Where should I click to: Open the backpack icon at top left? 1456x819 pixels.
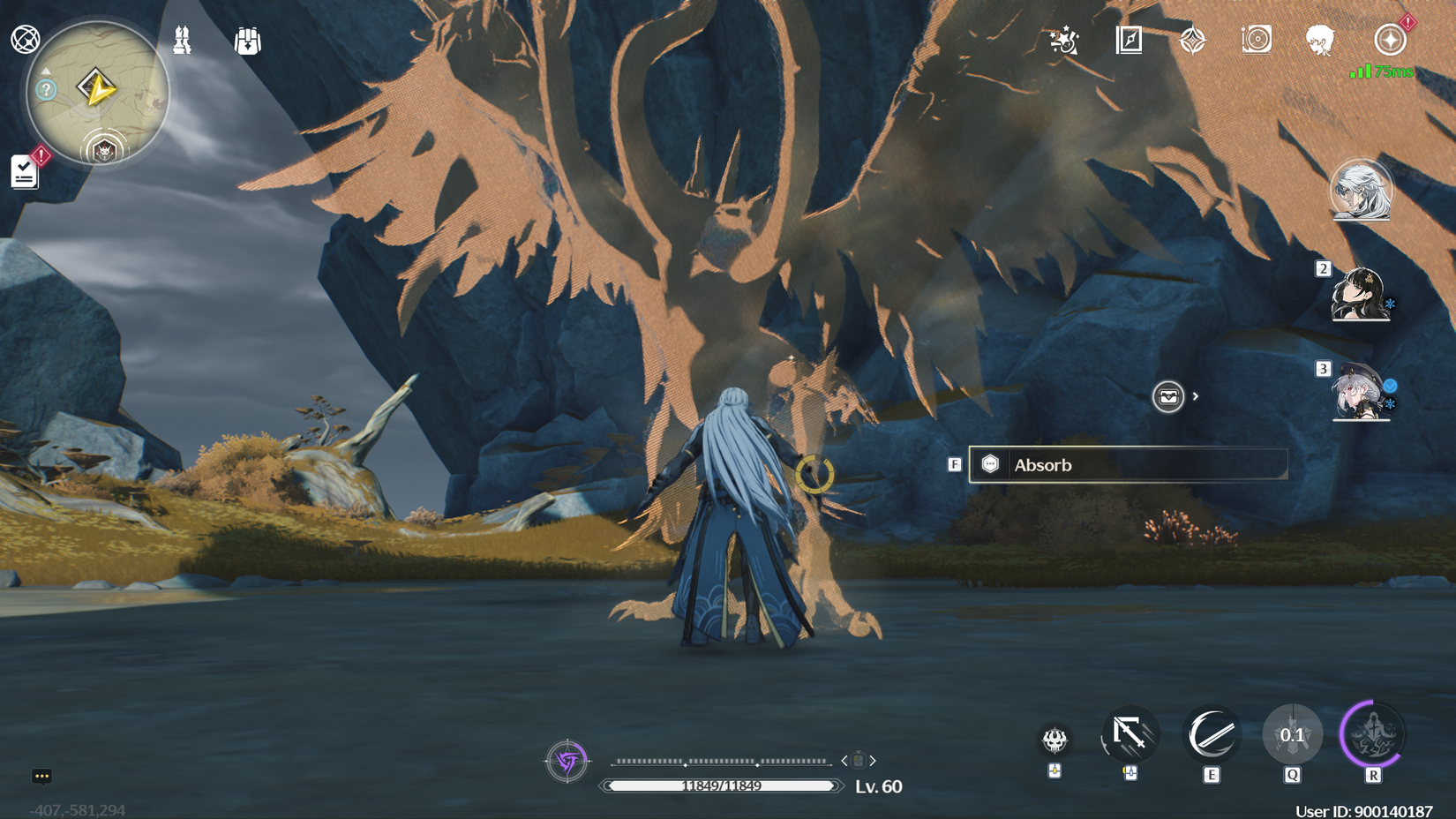247,41
